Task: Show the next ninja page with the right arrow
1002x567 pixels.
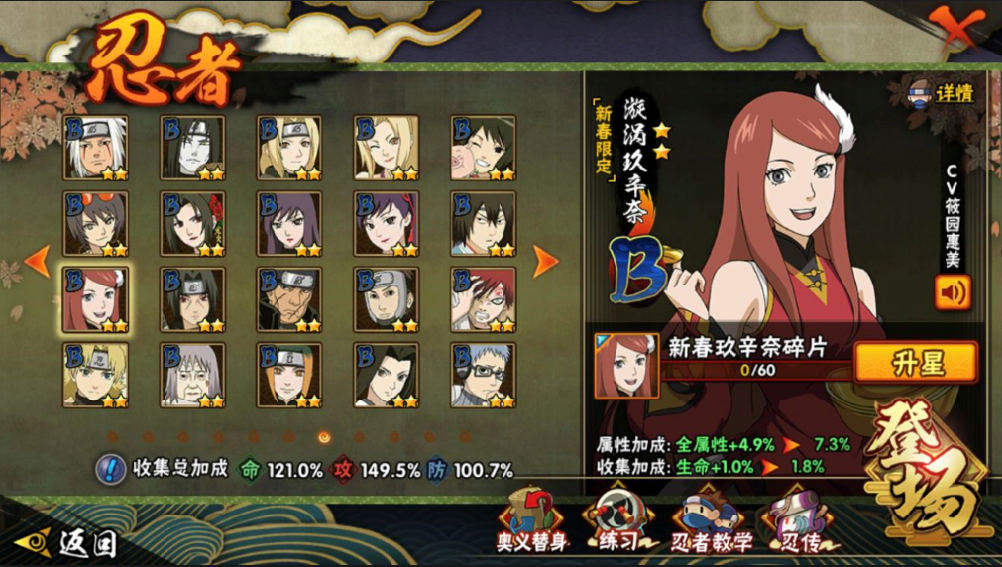Action: point(545,261)
